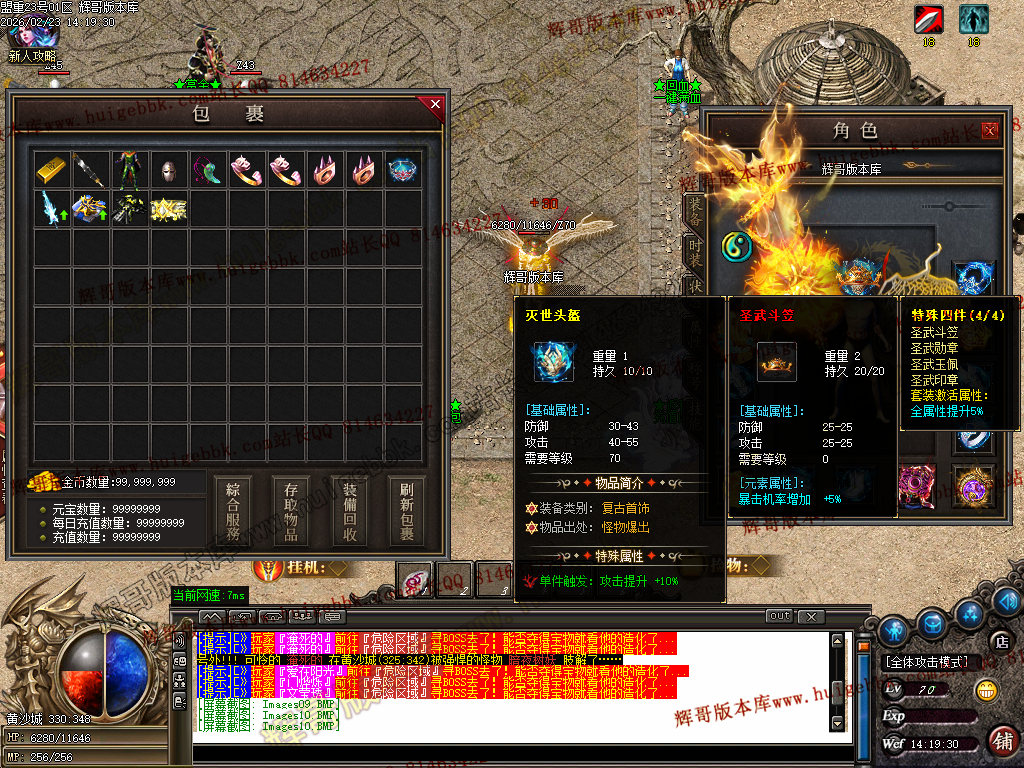Choose the blue gem necklace item
The height and width of the screenshot is (768, 1024).
coord(404,169)
